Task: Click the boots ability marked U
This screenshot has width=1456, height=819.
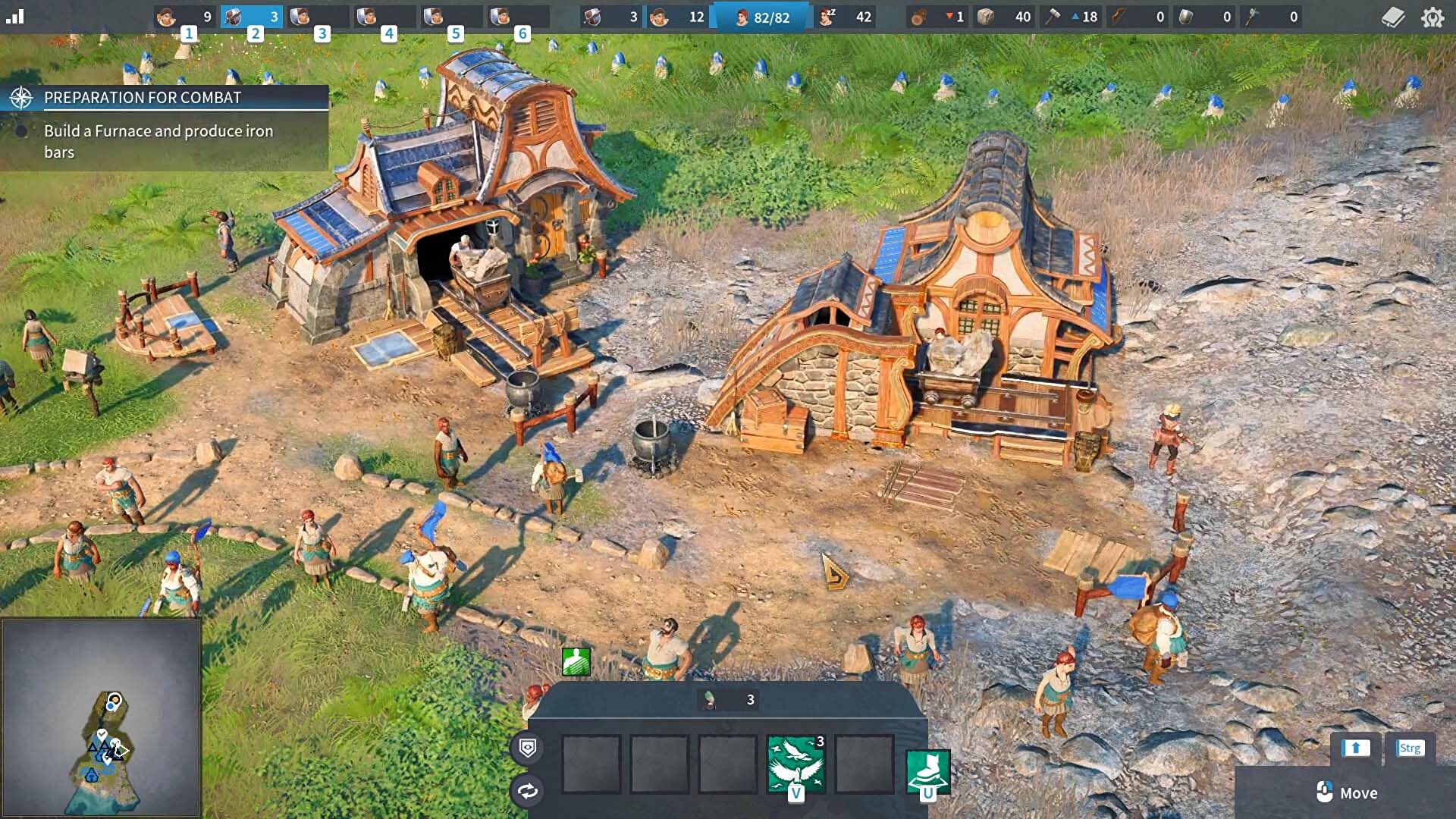Action: (927, 770)
